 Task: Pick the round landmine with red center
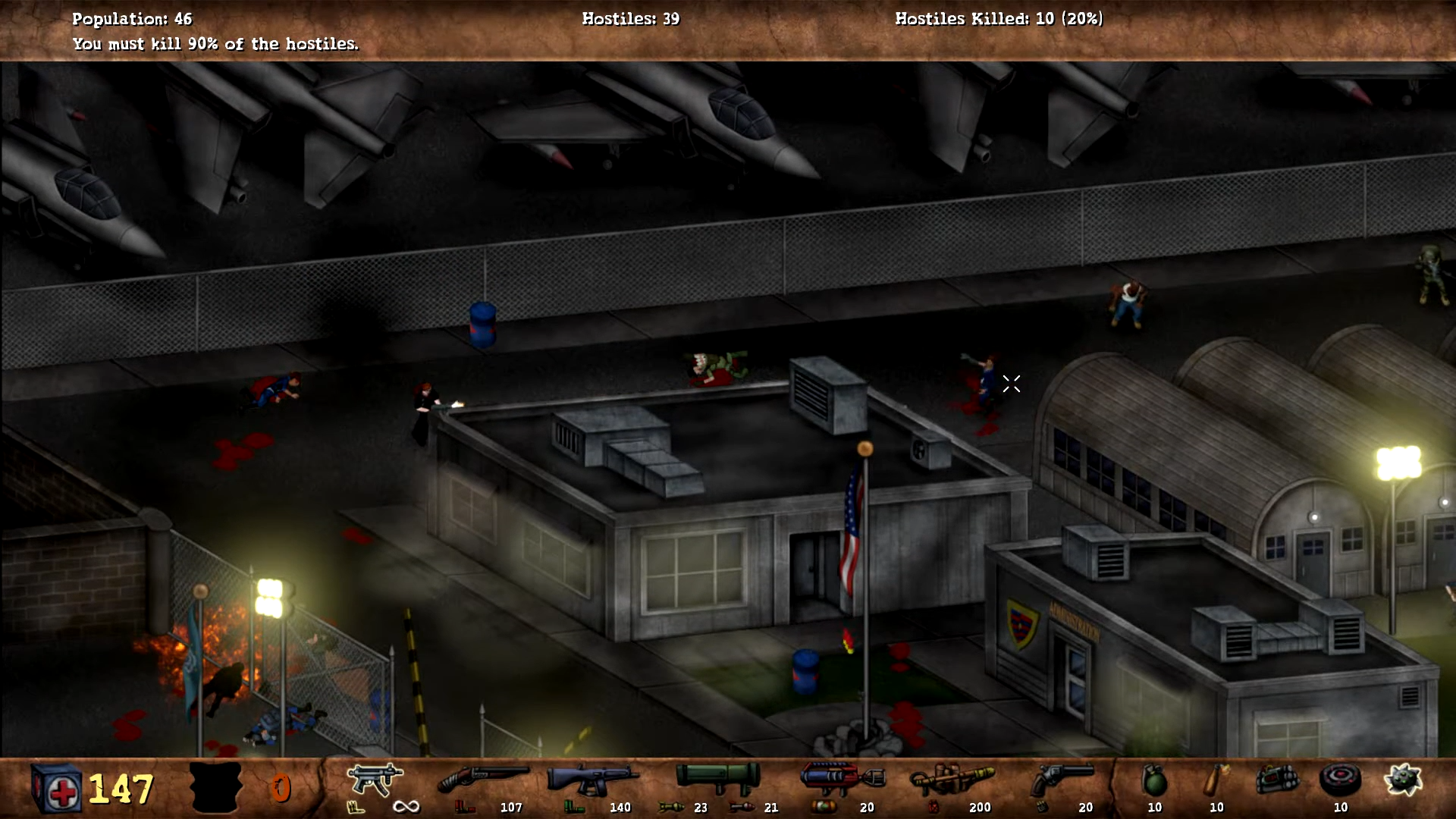coord(1340,780)
